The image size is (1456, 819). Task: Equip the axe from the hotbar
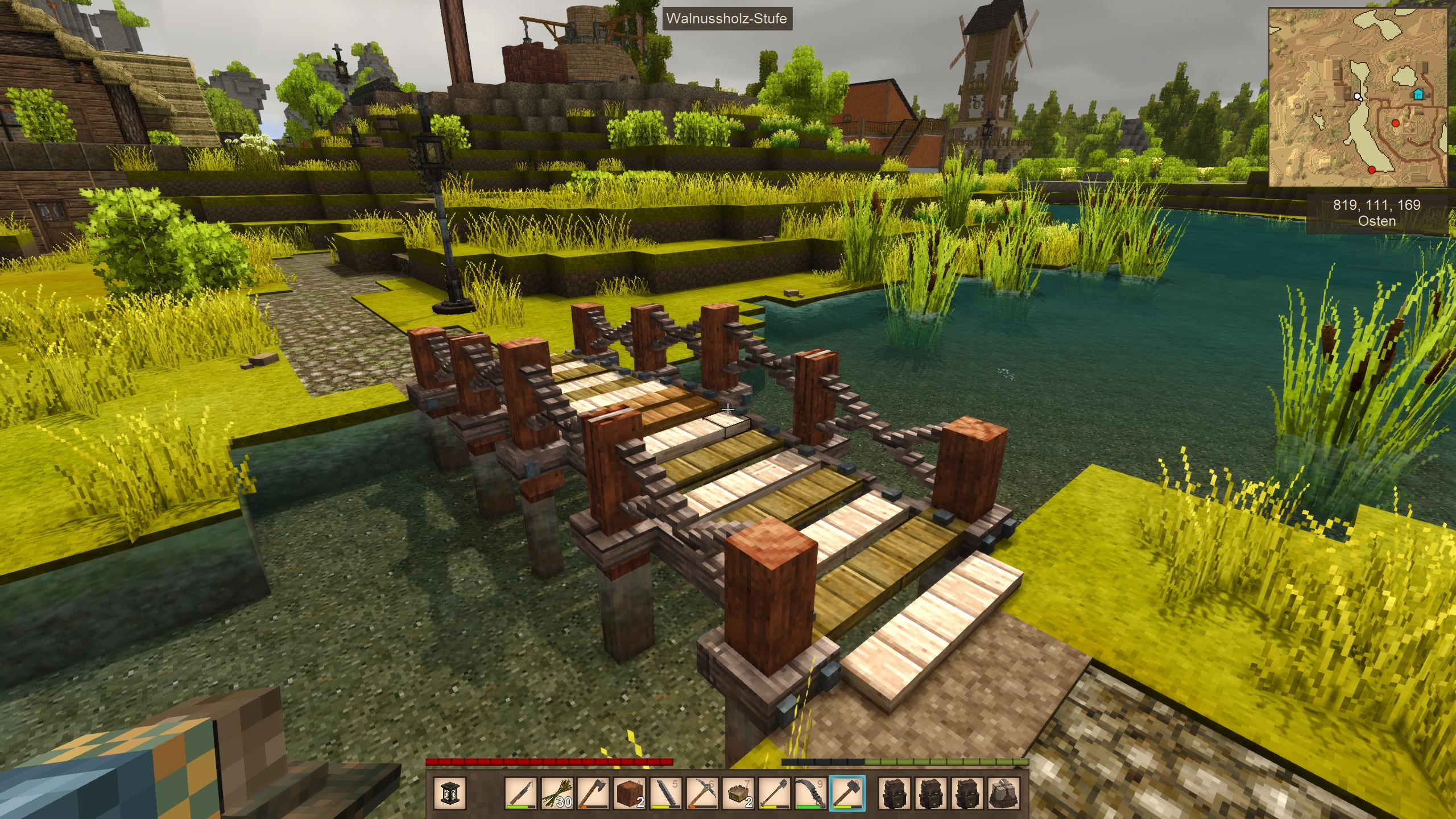pyautogui.click(x=593, y=793)
